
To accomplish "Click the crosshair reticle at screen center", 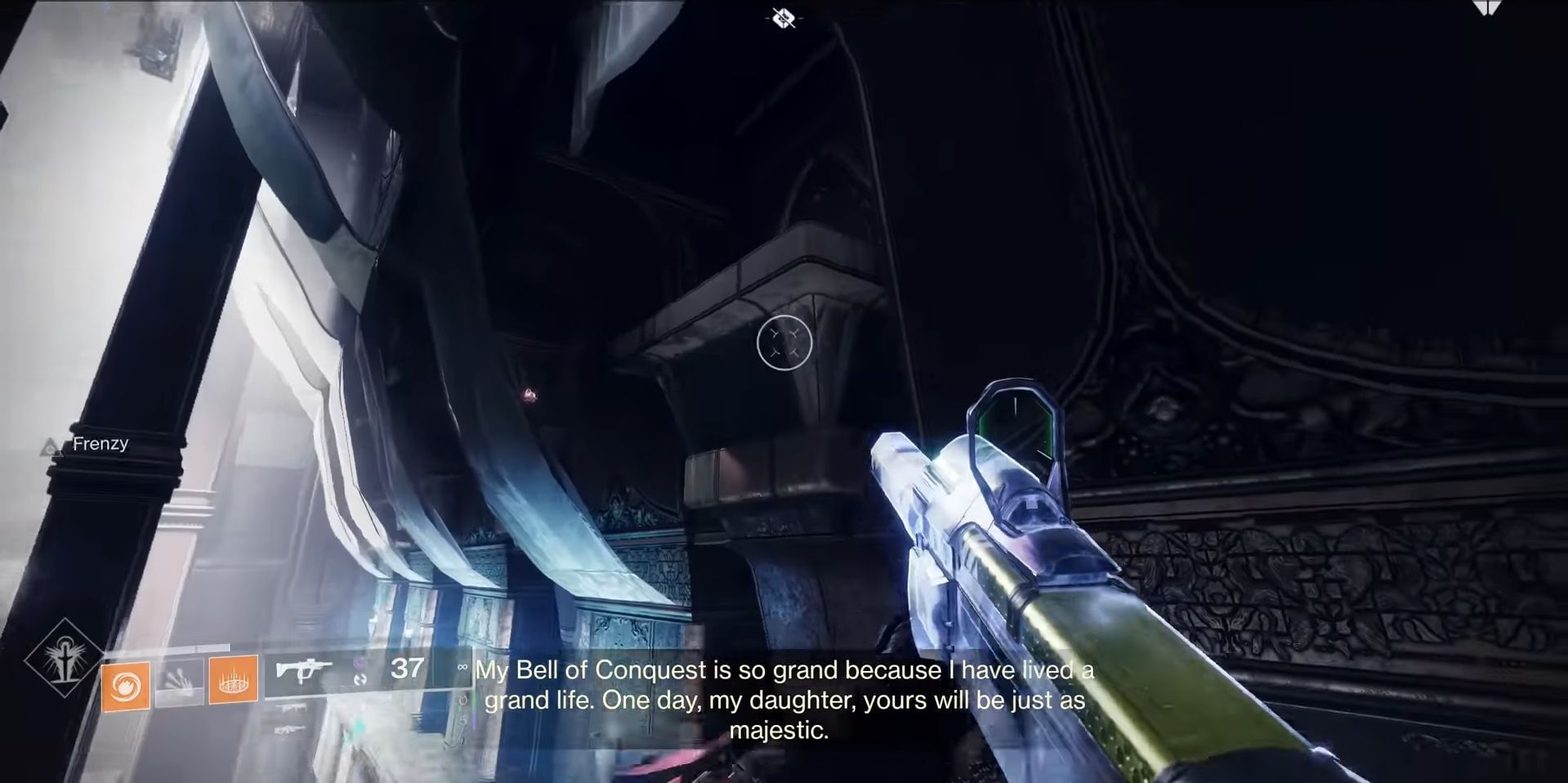I will (x=784, y=343).
